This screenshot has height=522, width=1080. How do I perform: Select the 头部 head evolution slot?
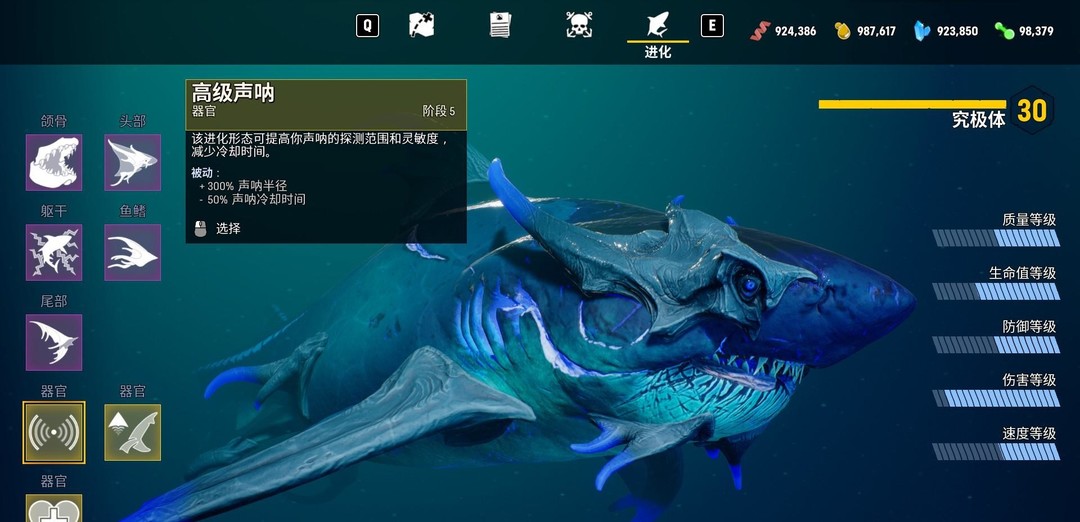(x=132, y=162)
